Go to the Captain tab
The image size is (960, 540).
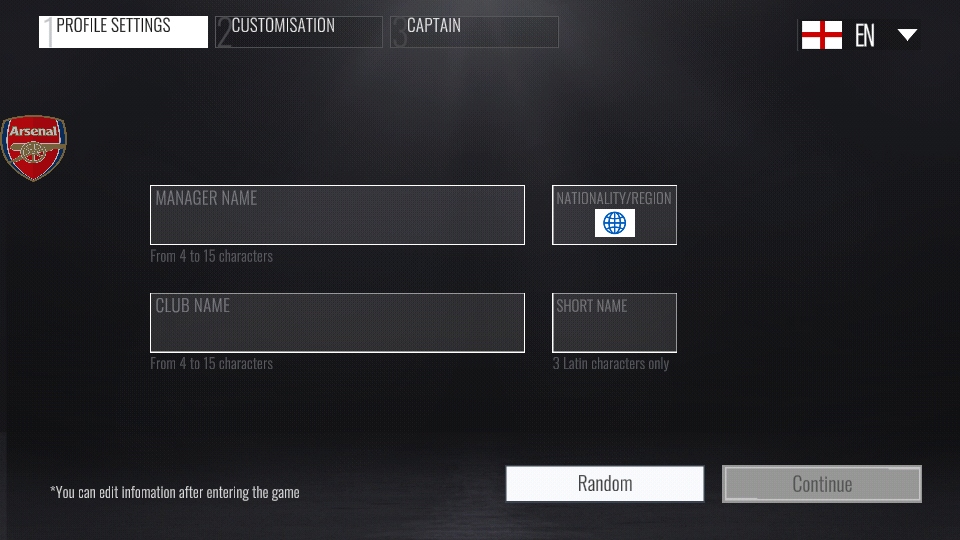pyautogui.click(x=474, y=31)
